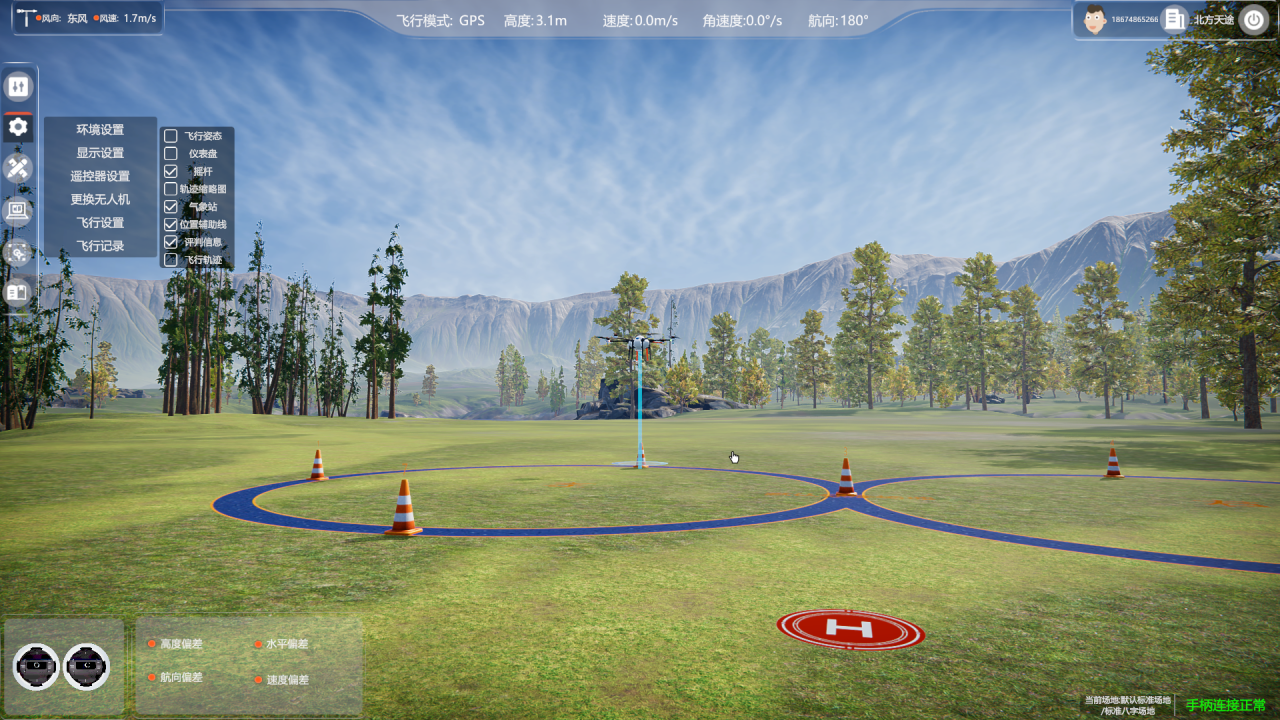
Task: Uncheck the 评判信息 judging info option
Action: tap(171, 242)
